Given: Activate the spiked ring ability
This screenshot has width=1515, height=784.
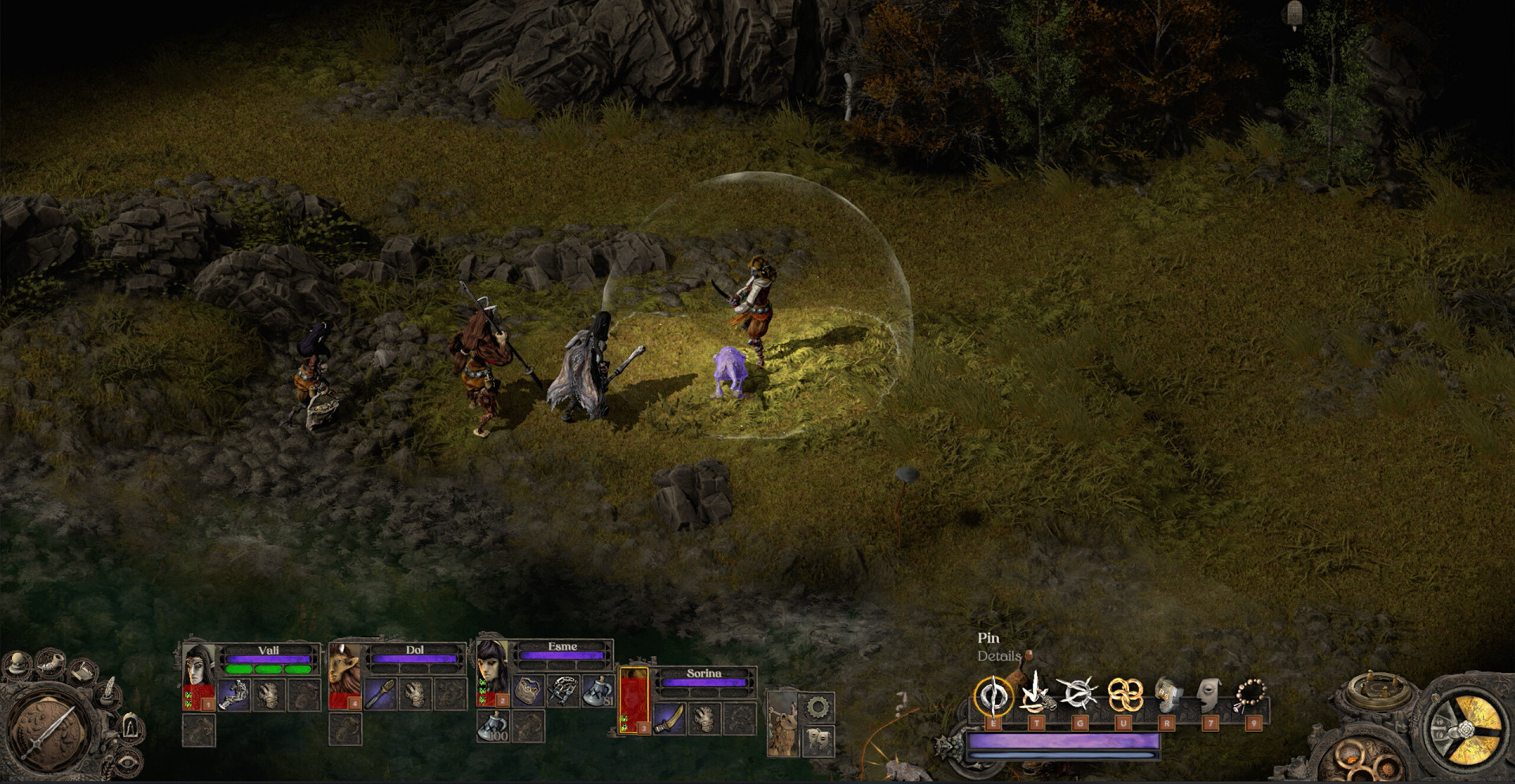Looking at the screenshot, I should 1079,694.
